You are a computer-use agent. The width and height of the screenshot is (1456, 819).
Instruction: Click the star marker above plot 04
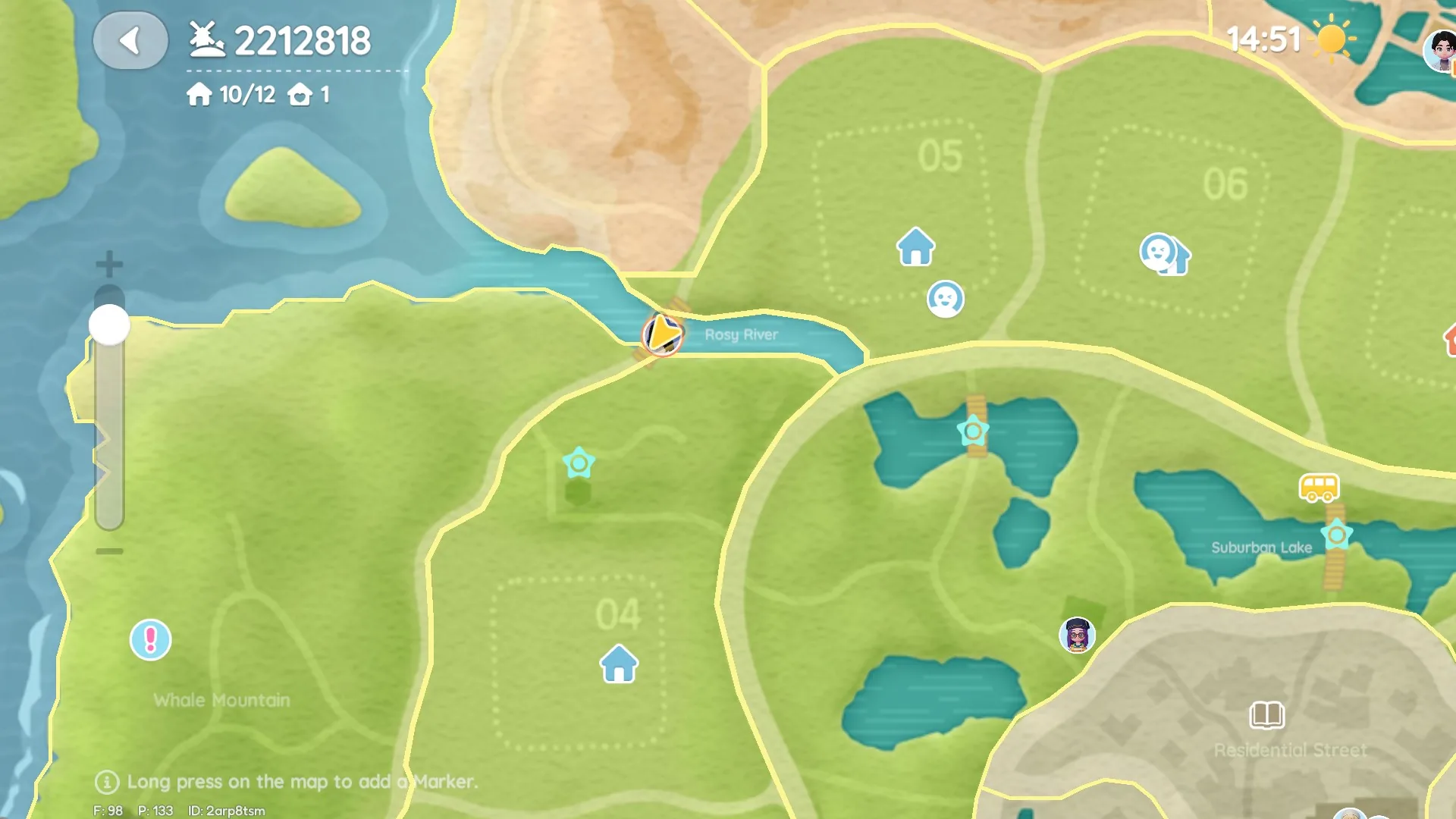pos(579,463)
